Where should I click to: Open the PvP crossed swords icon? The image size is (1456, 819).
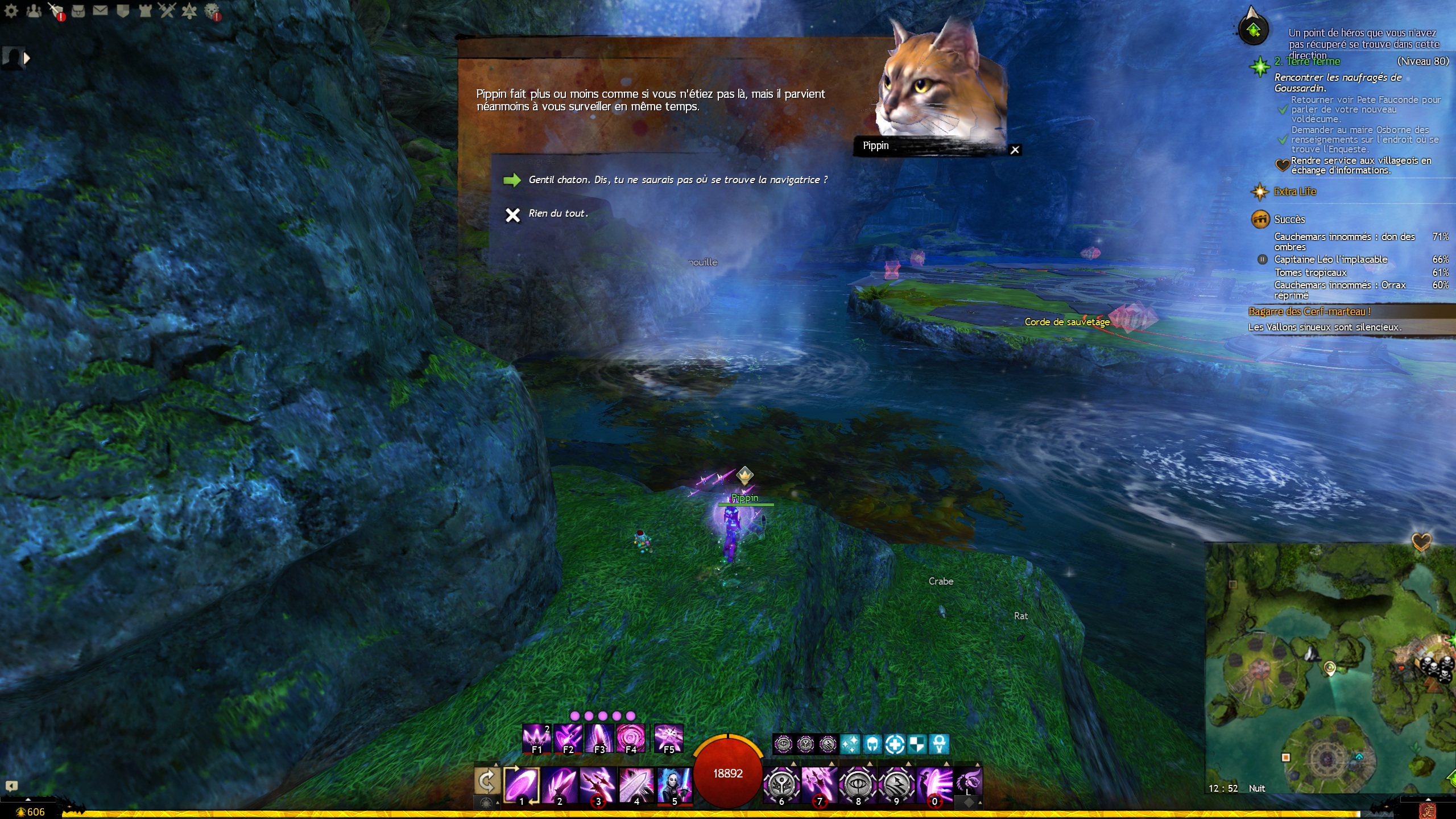167,10
